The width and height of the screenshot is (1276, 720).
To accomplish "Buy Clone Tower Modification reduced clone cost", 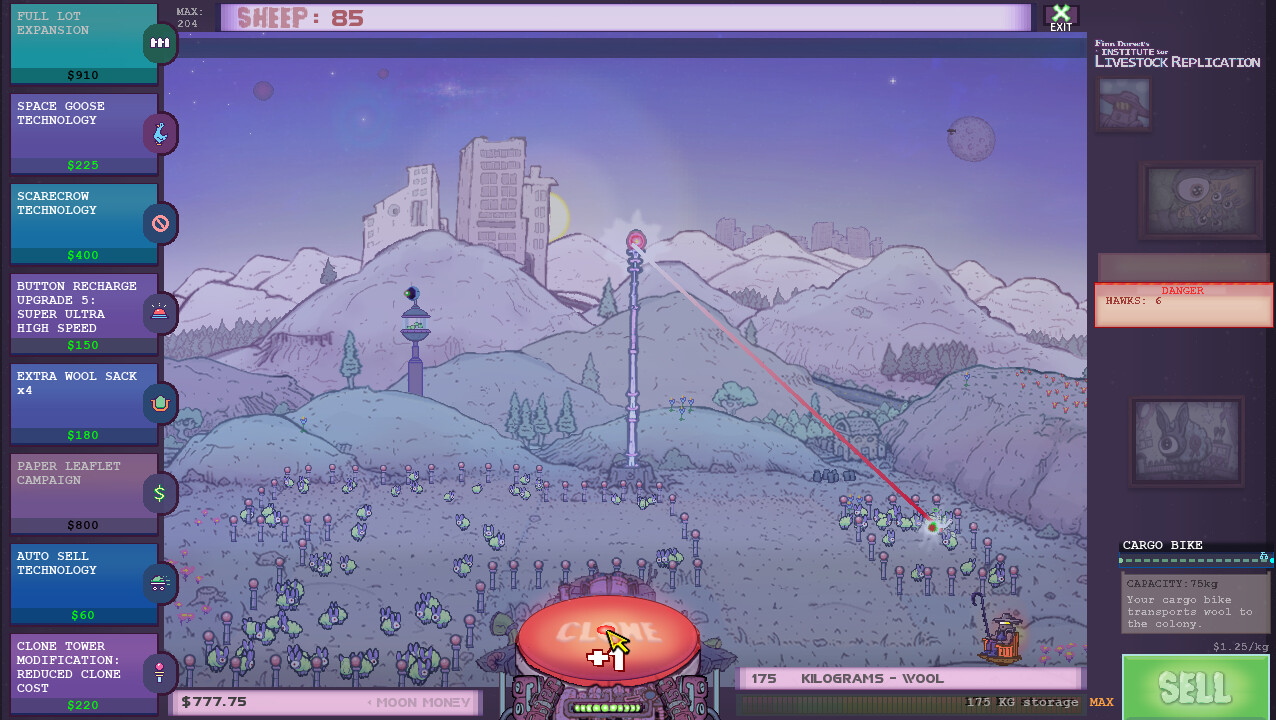I will [x=85, y=673].
